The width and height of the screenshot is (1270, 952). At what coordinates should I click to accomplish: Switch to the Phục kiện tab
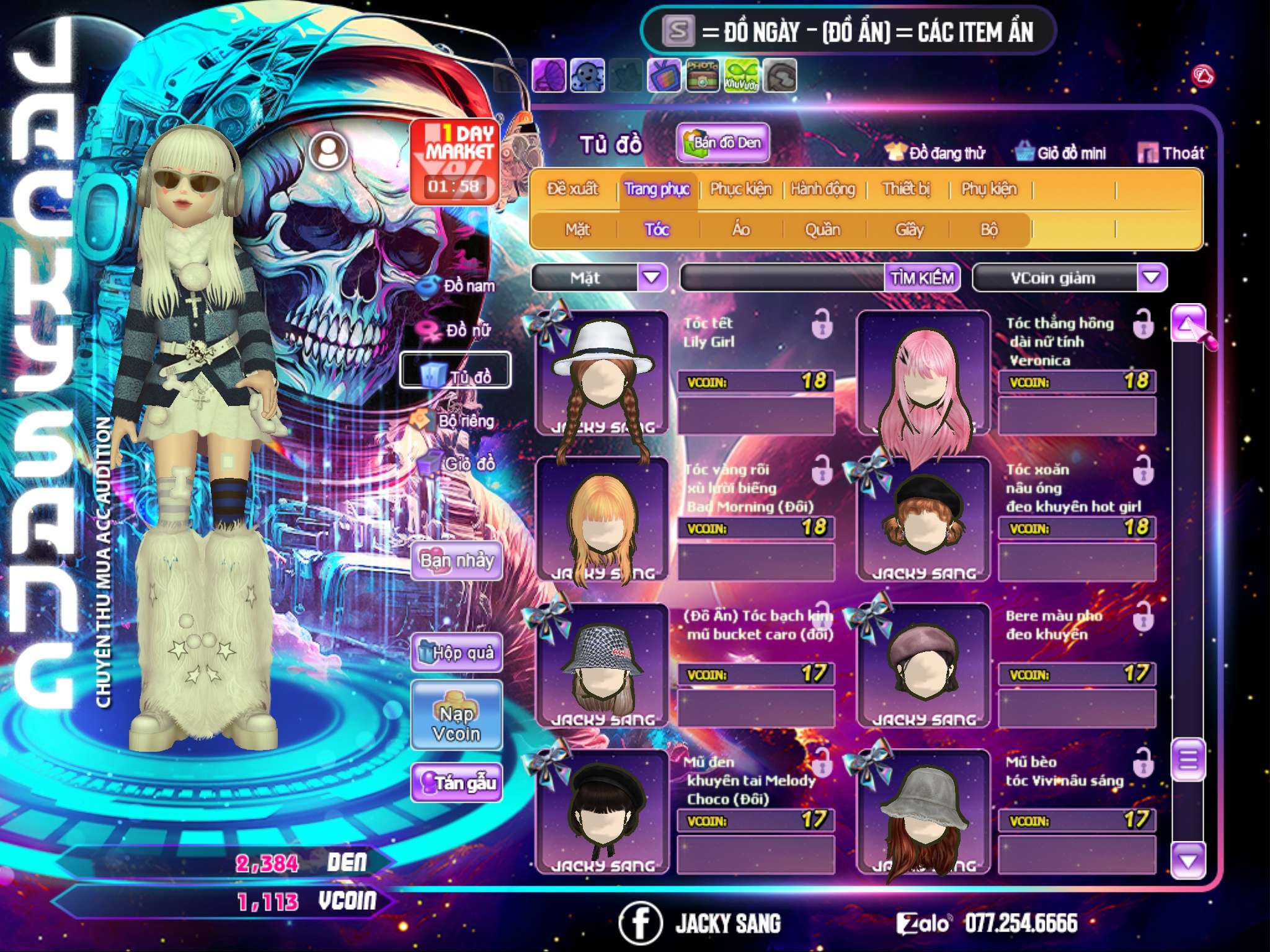point(741,188)
